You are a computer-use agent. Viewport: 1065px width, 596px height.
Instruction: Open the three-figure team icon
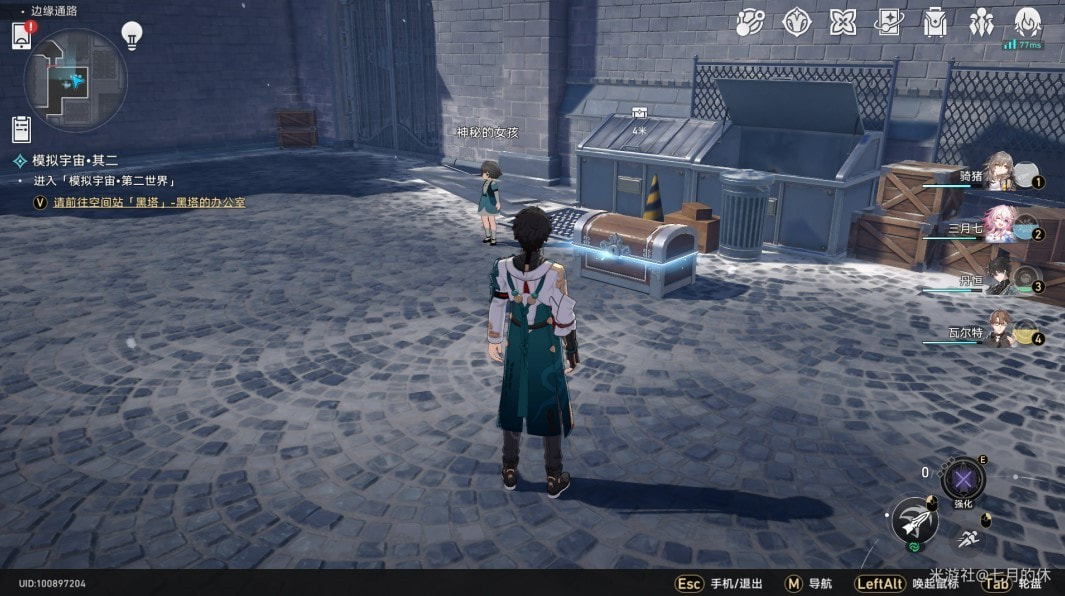coord(981,22)
